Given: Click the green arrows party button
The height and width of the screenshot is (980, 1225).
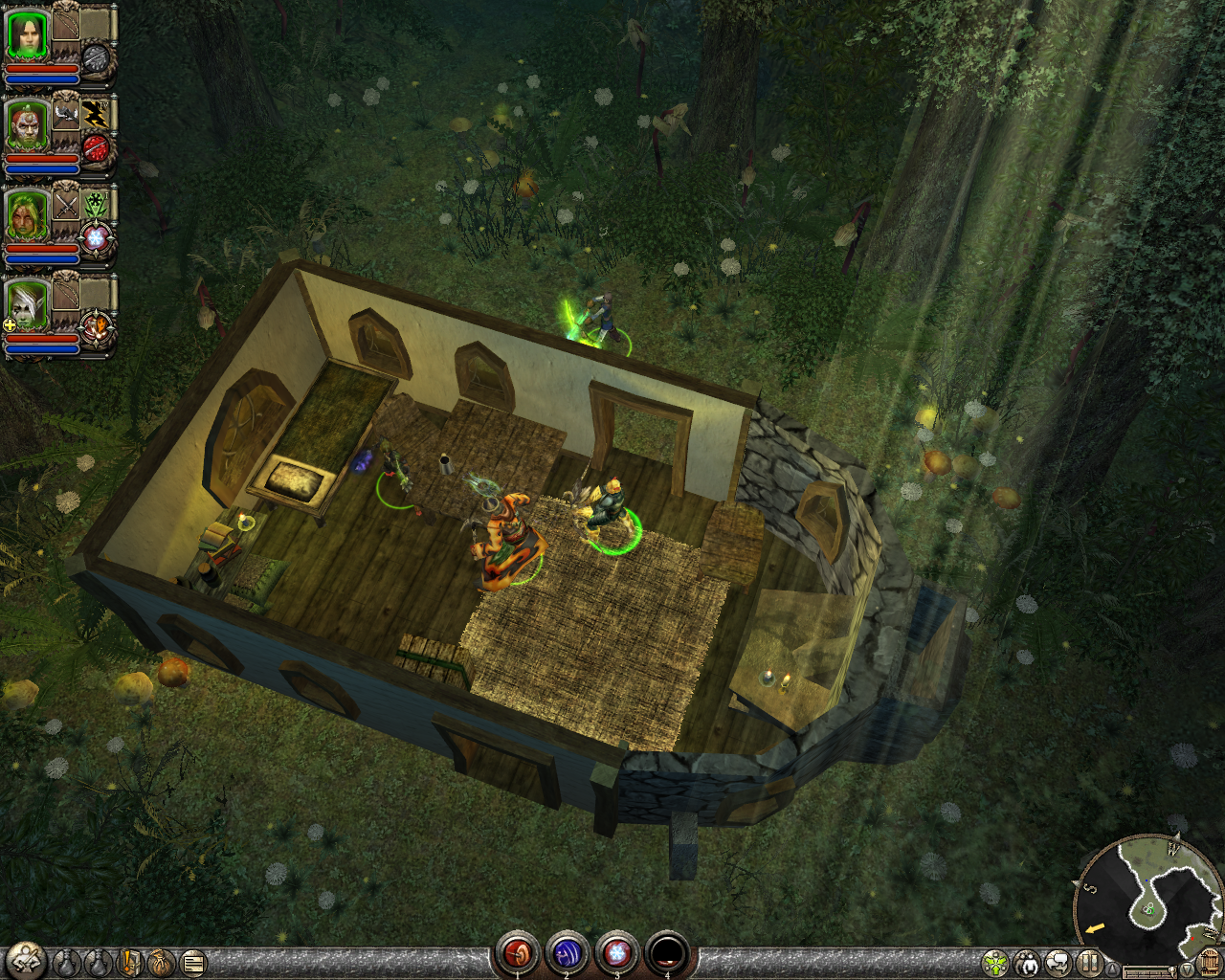Looking at the screenshot, I should pos(995,963).
